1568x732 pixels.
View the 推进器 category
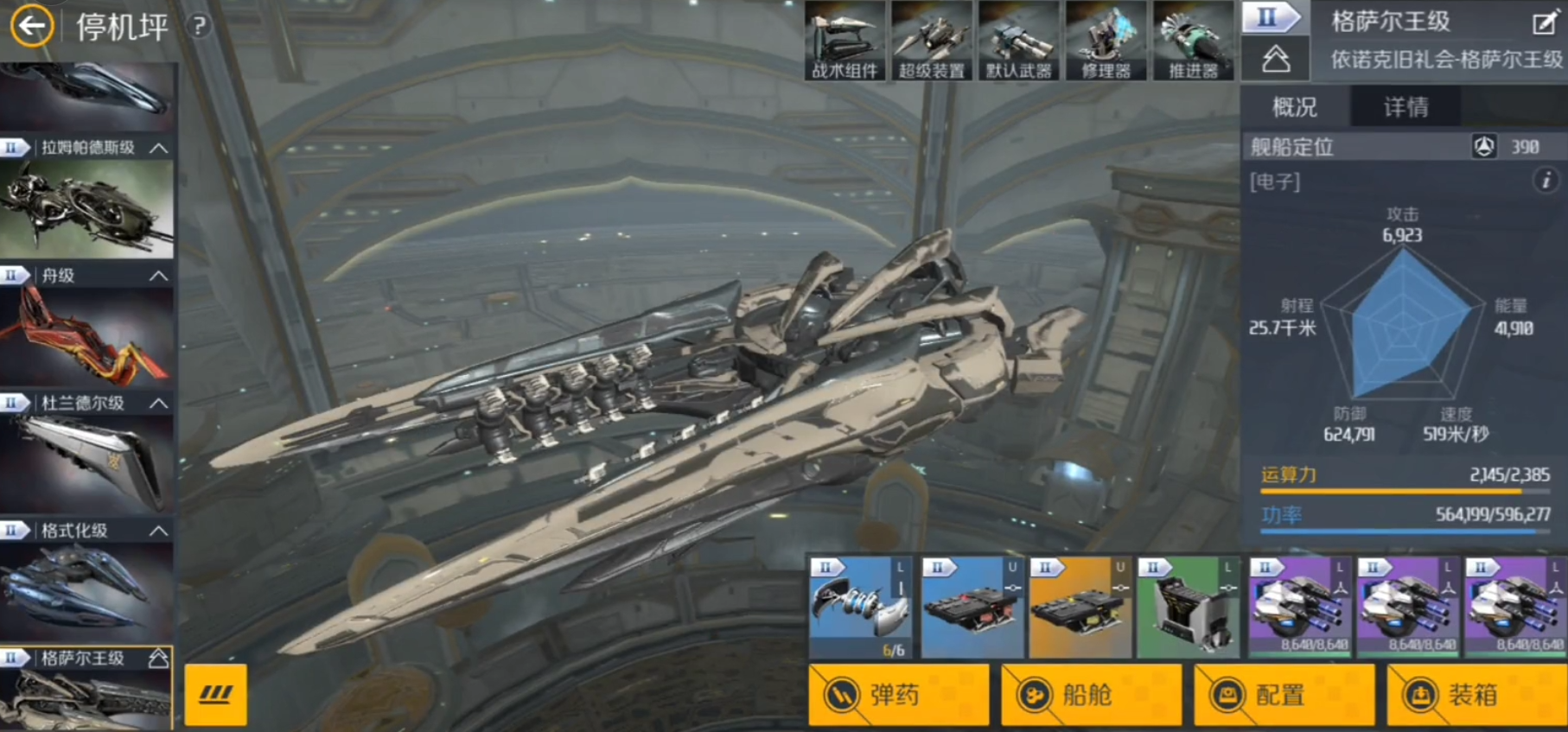tap(1194, 41)
